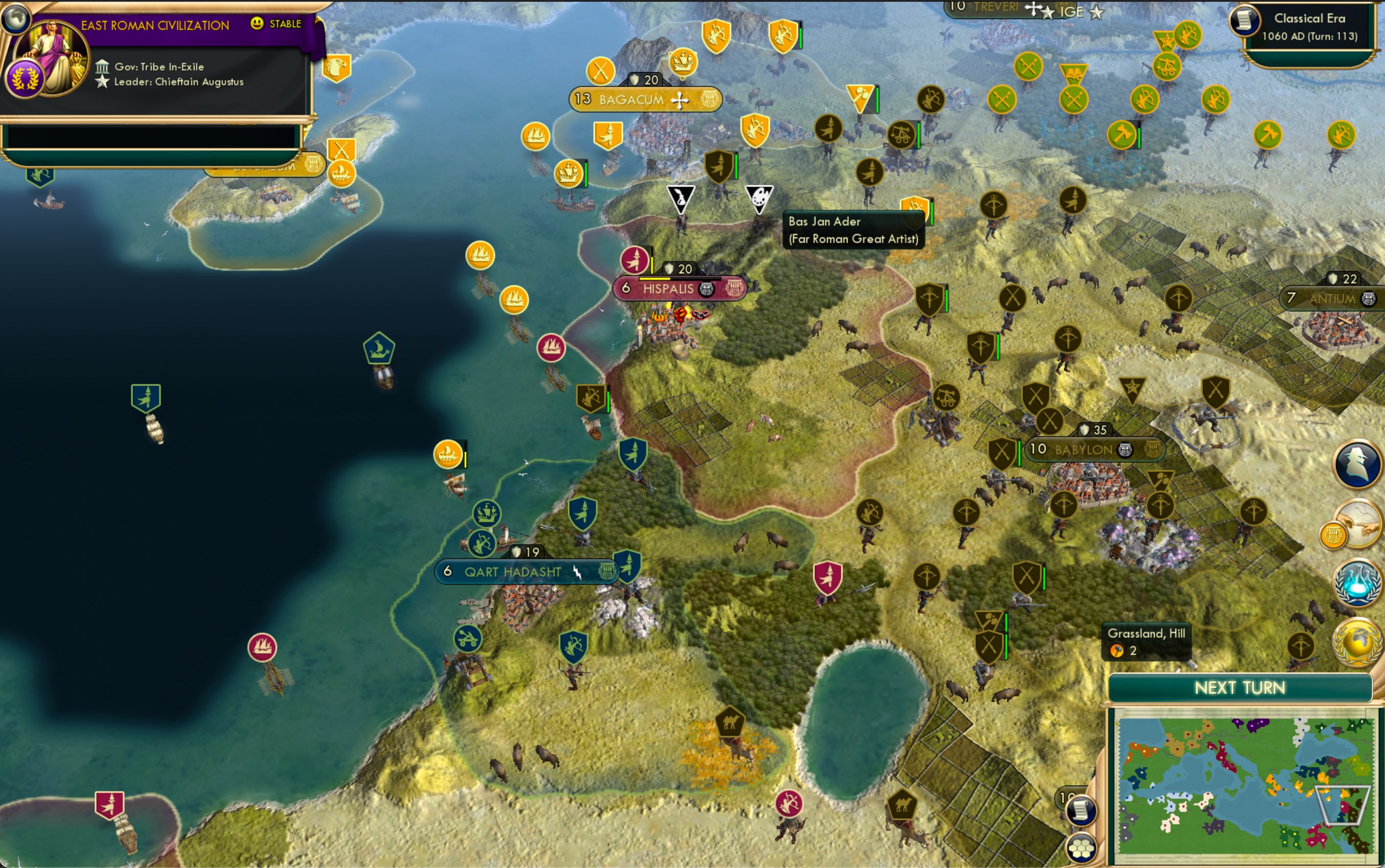Open the scroll icon beside Classical Era
The width and height of the screenshot is (1385, 868).
[1244, 20]
